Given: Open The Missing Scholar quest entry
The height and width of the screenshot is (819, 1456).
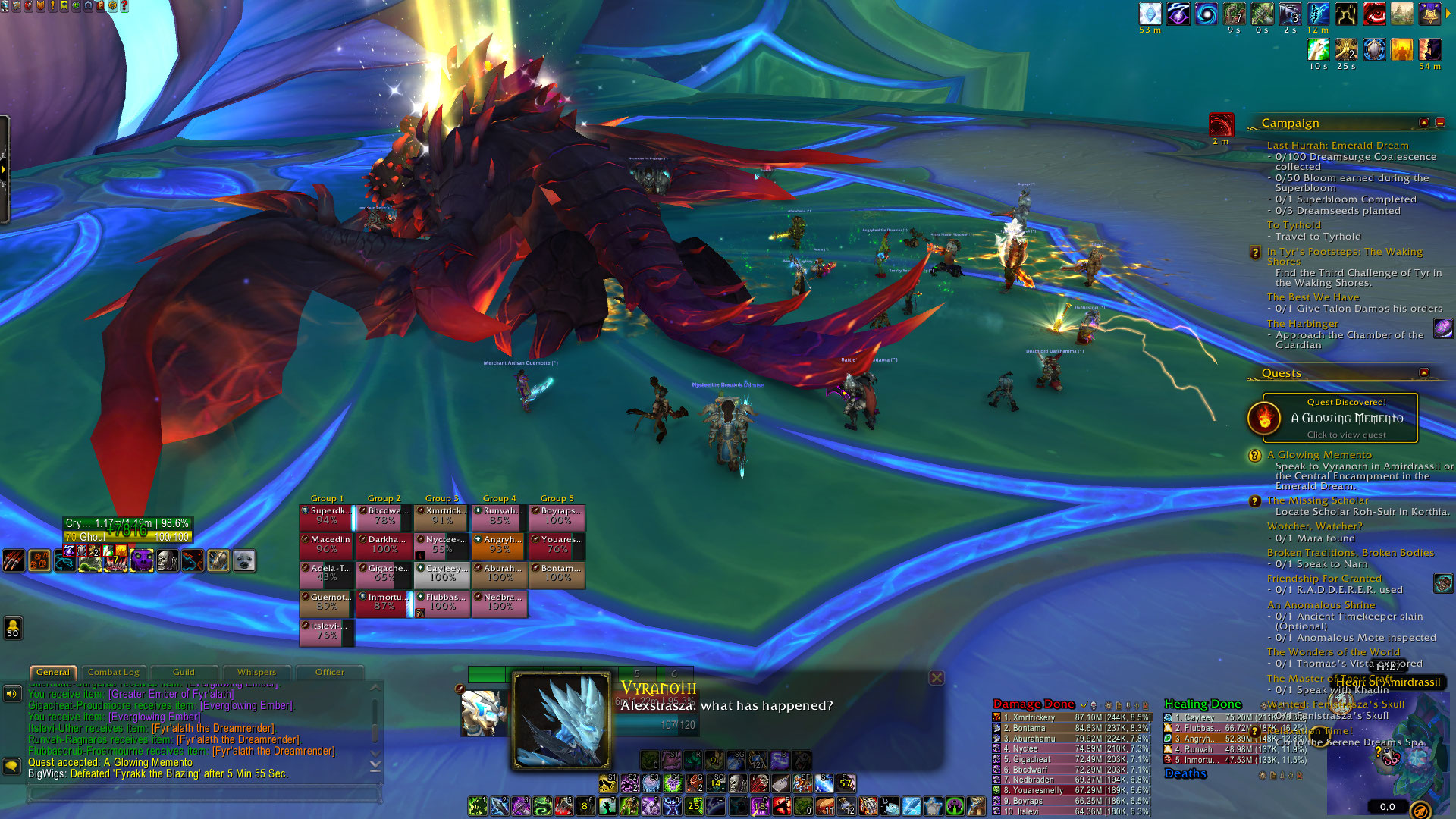Looking at the screenshot, I should [x=1317, y=500].
